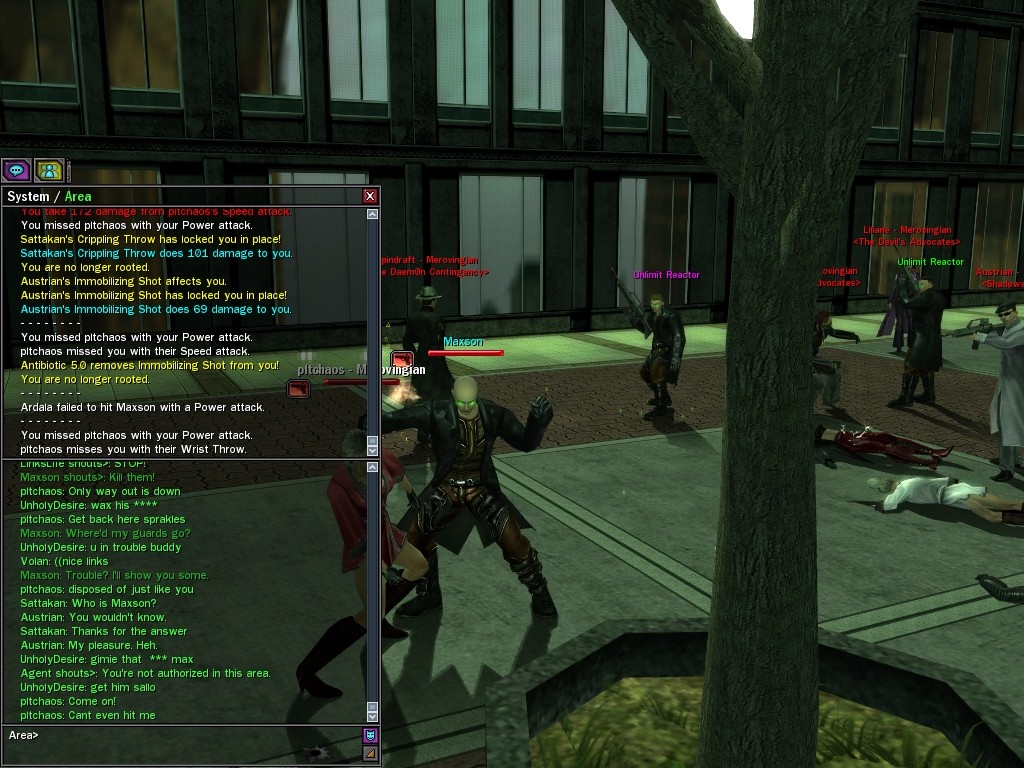Open the purple mask emote button

pos(370,736)
